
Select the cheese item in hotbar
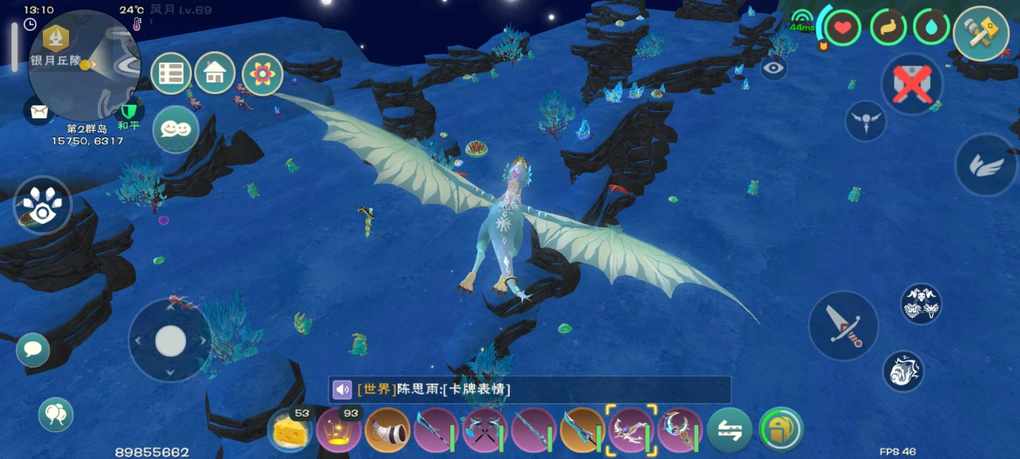[x=291, y=431]
